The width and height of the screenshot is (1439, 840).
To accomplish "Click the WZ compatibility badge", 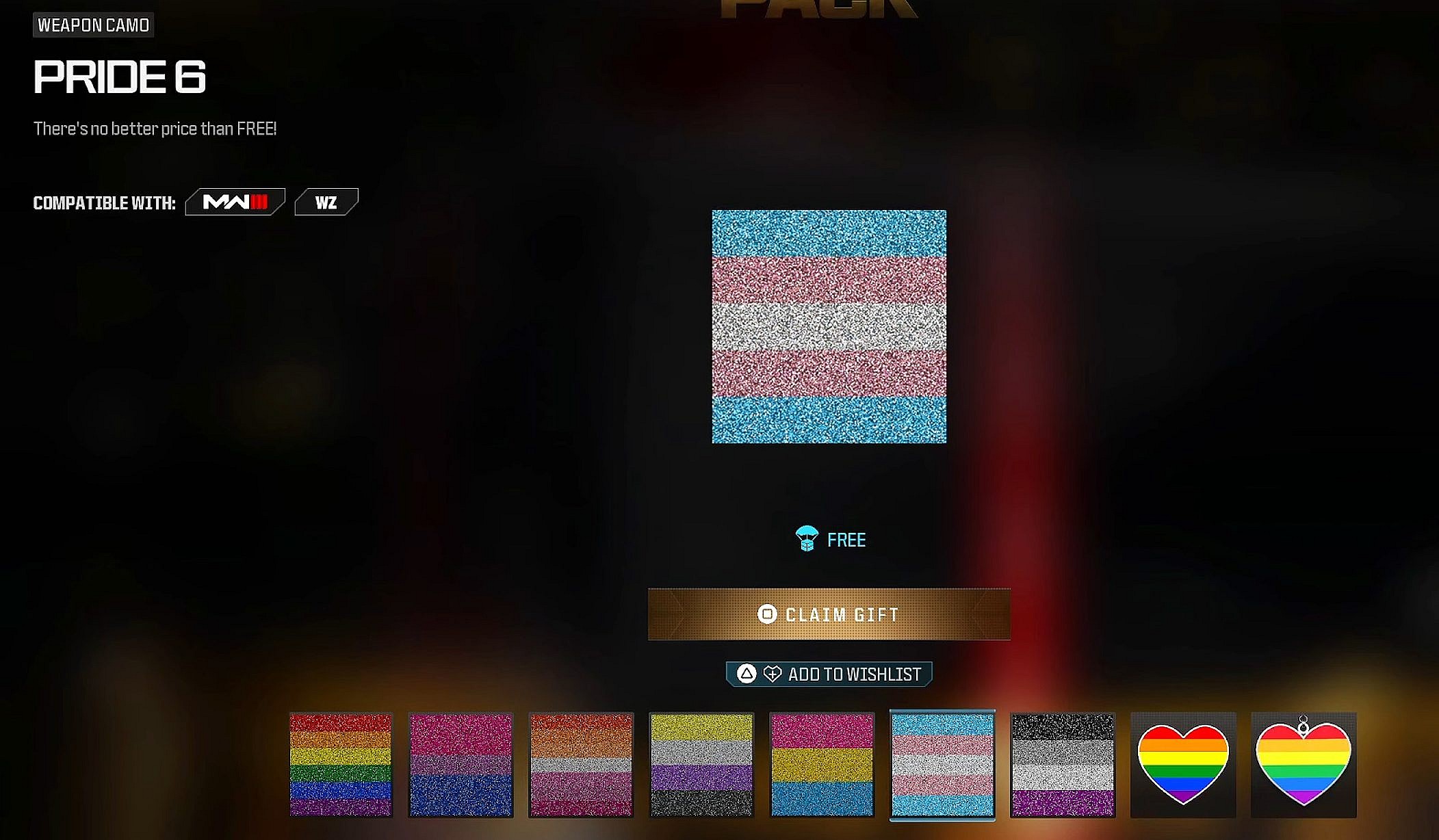I will click(326, 200).
